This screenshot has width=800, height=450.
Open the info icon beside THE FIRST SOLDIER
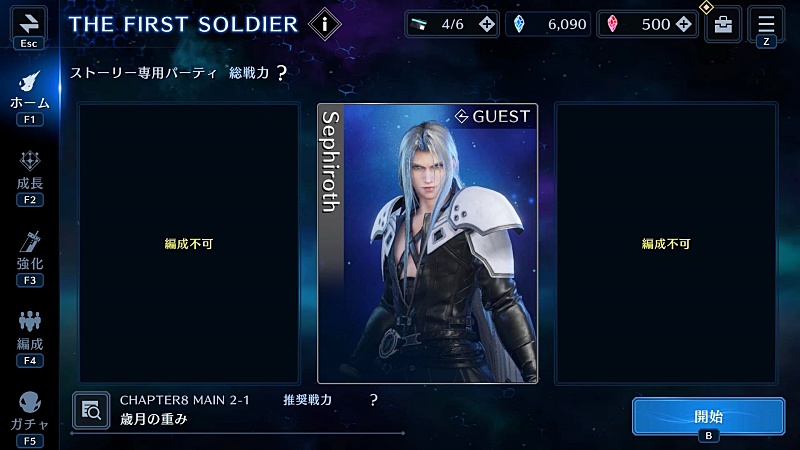pyautogui.click(x=323, y=23)
